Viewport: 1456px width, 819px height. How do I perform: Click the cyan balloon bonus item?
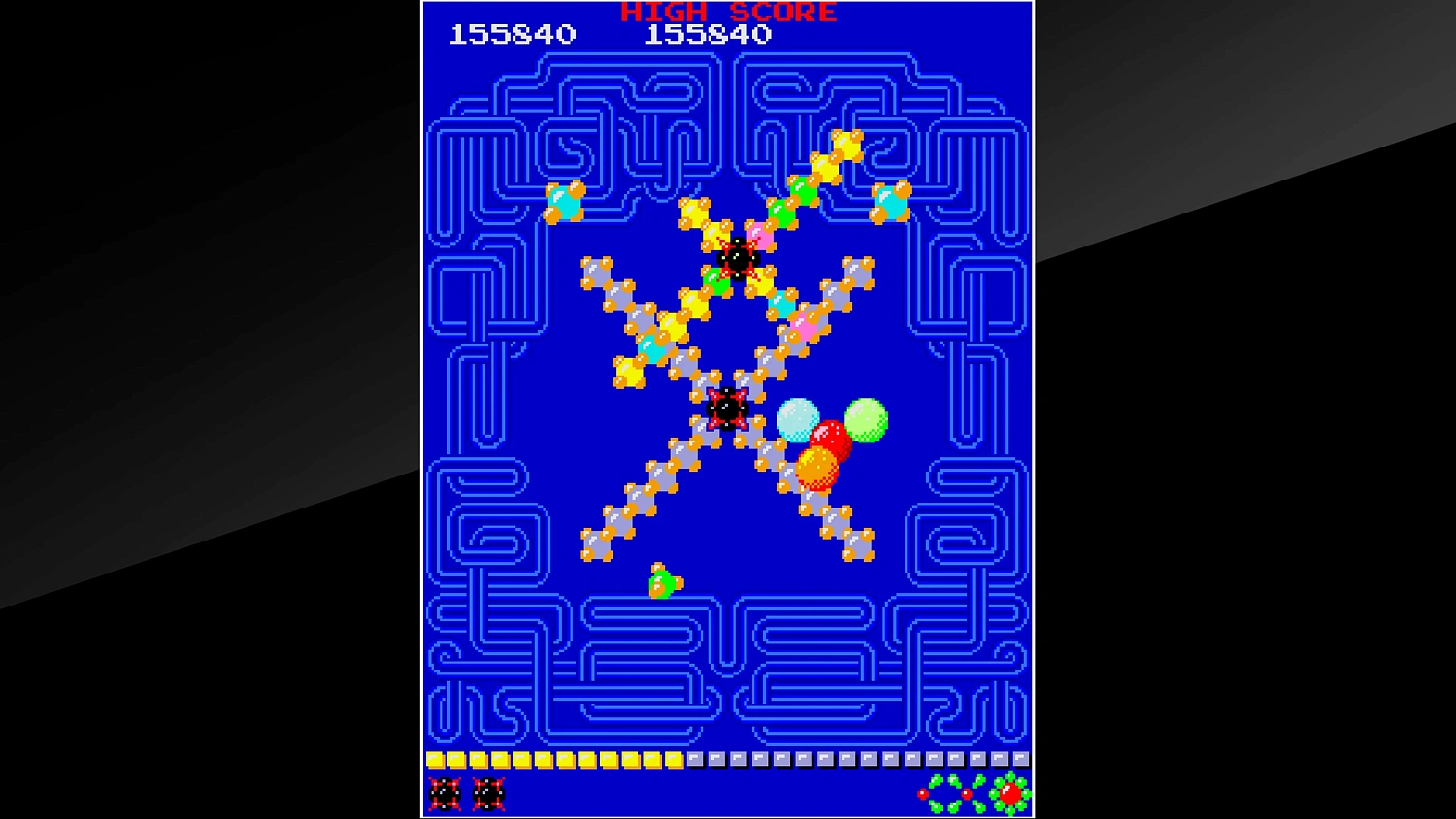(799, 419)
